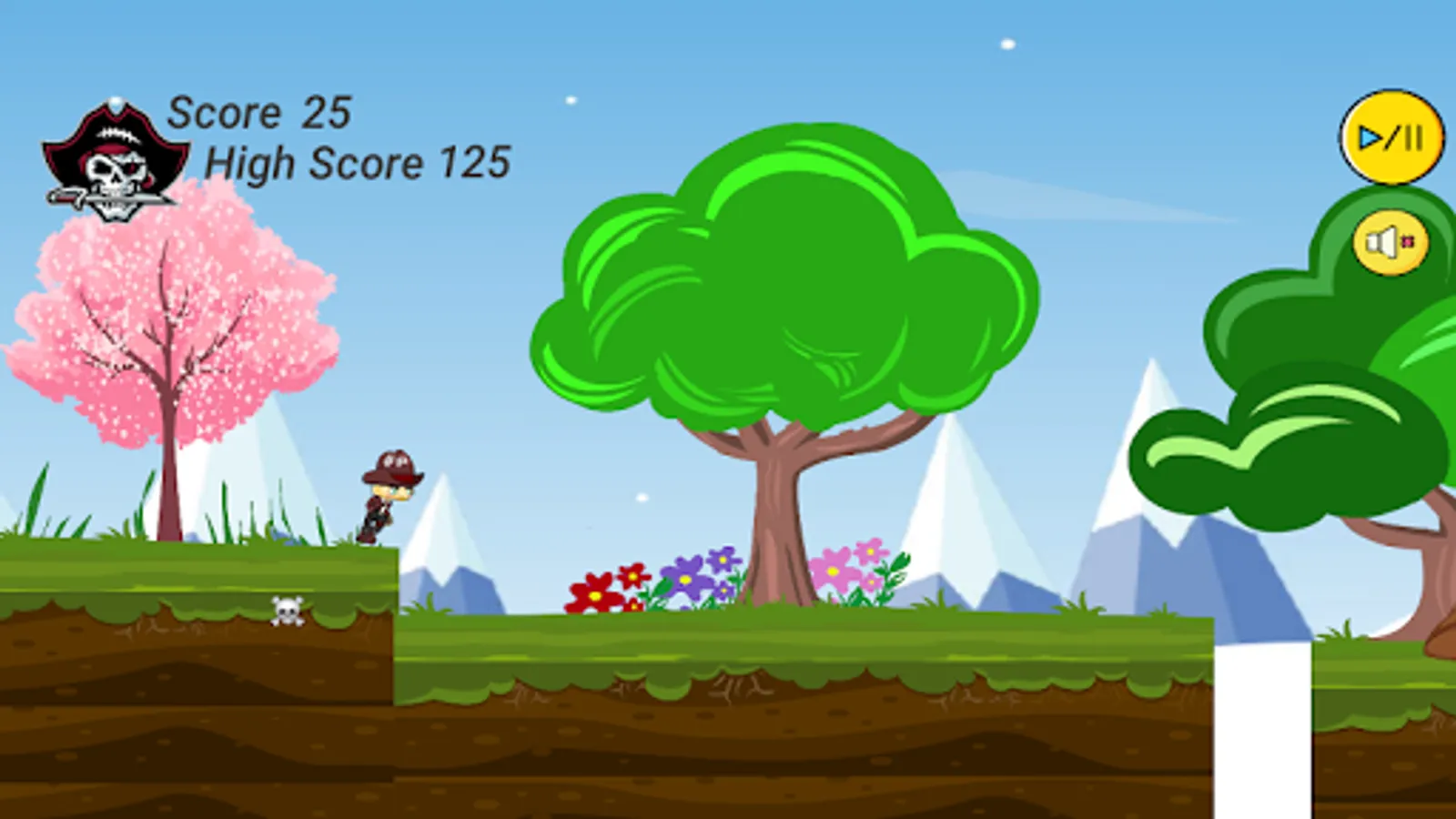Select the Score 25 text
Image resolution: width=1456 pixels, height=819 pixels.
tap(260, 111)
